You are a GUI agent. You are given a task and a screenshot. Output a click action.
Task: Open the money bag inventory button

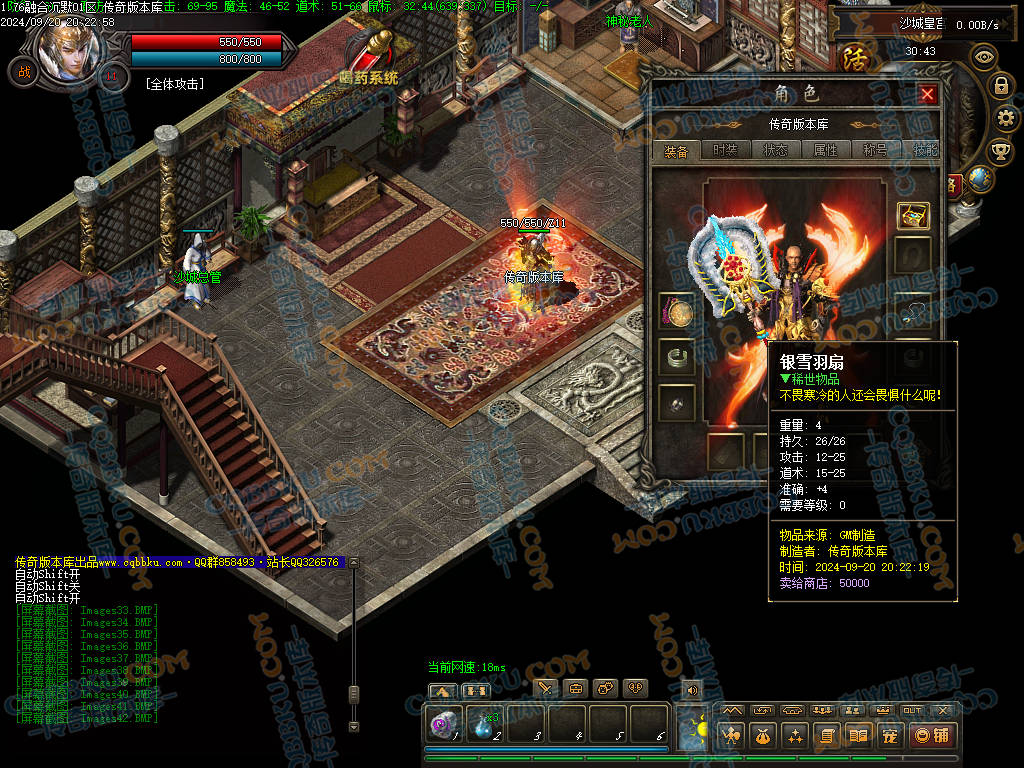coord(762,736)
